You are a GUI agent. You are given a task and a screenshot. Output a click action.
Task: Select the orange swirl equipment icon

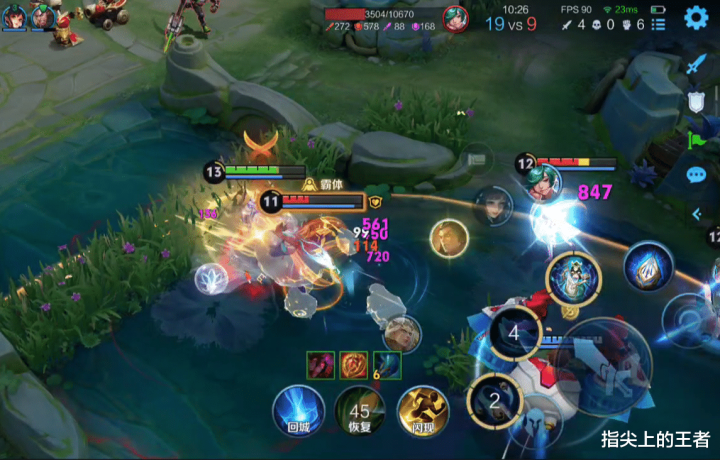(x=353, y=365)
